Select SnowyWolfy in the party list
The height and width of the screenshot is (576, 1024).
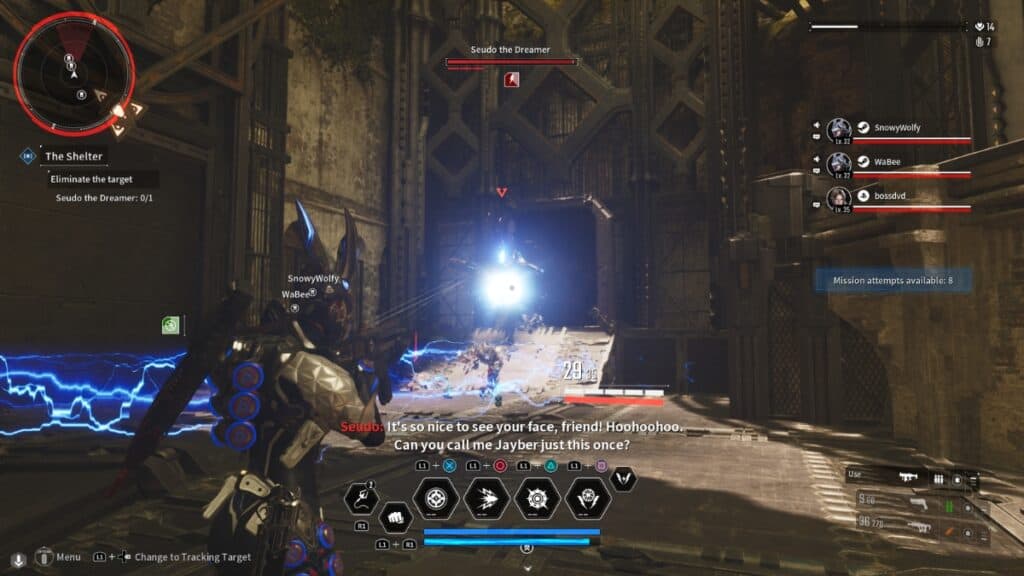[x=896, y=130]
